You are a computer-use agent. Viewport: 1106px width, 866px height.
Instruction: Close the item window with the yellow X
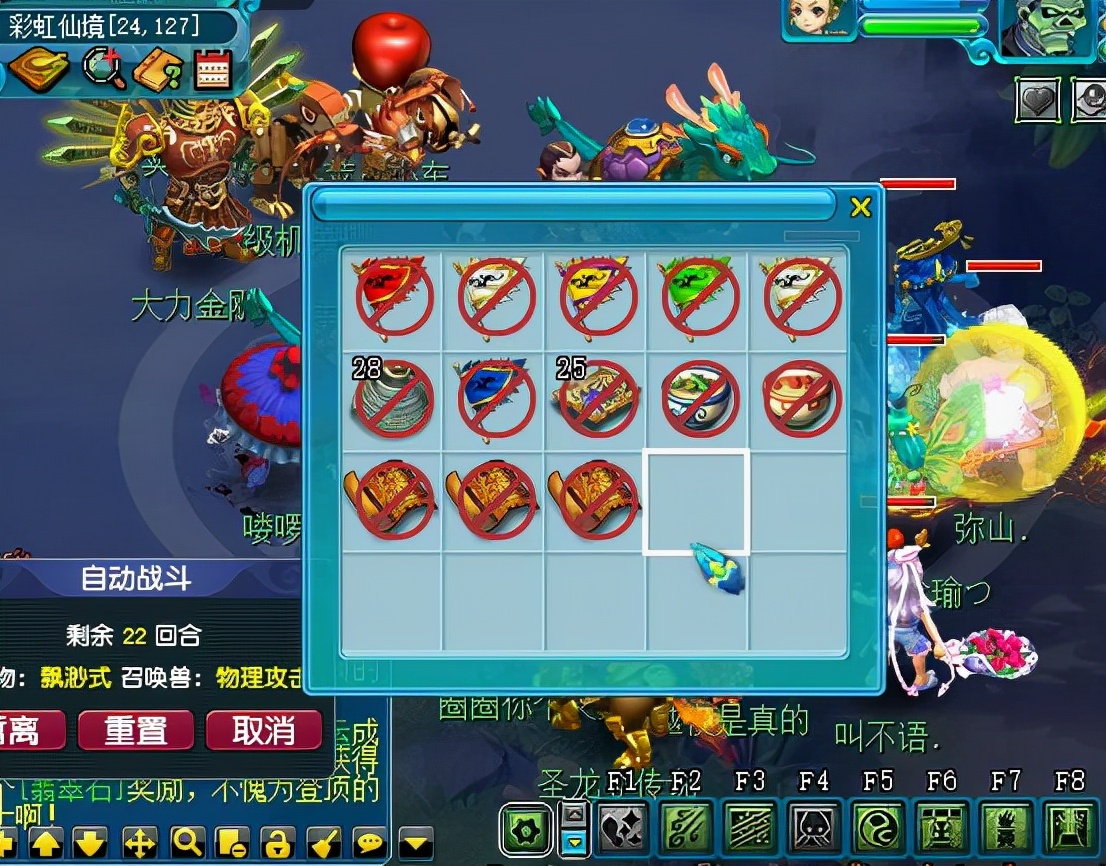860,207
